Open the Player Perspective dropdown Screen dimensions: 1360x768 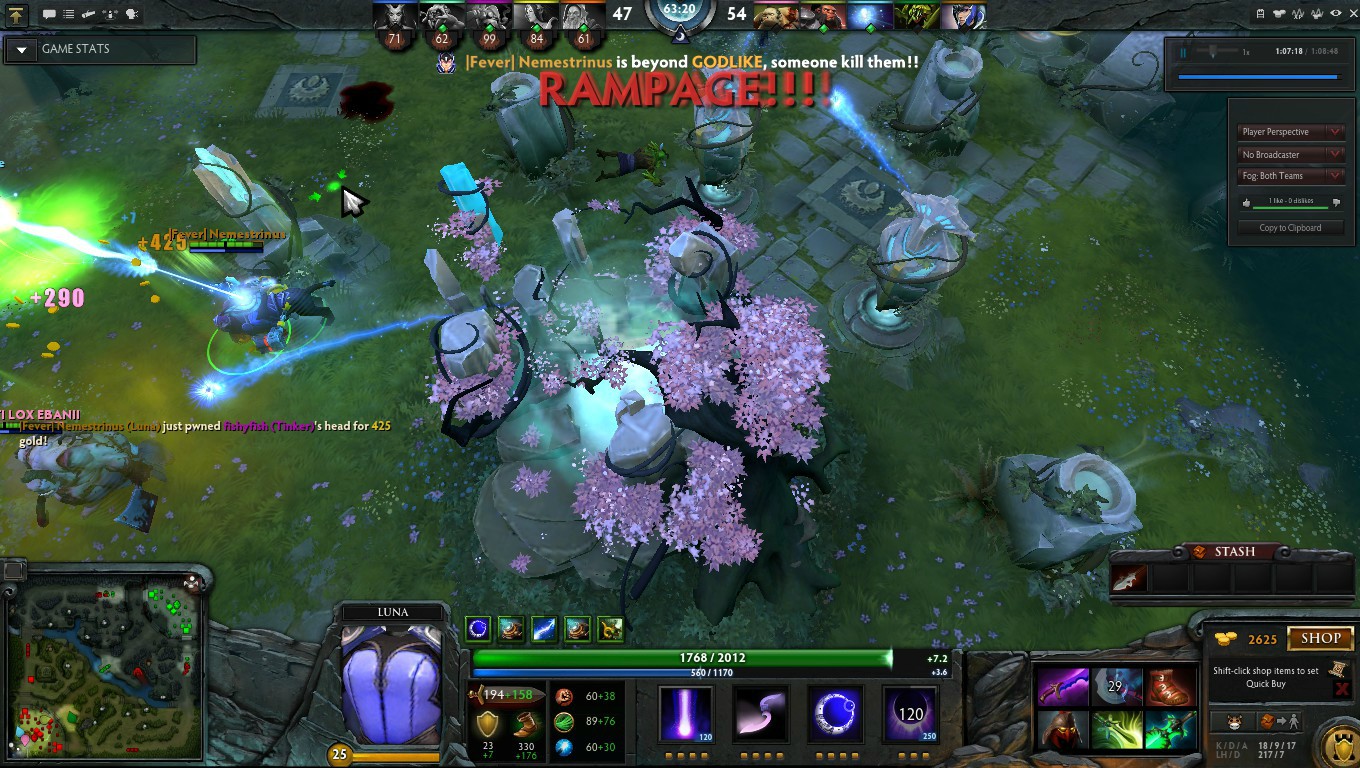[1290, 132]
